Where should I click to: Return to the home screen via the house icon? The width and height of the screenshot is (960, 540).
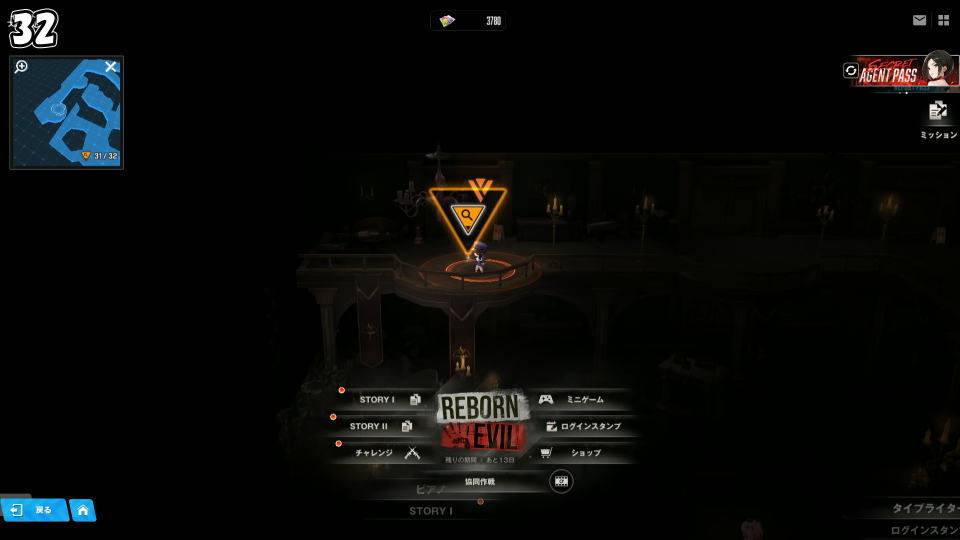(x=83, y=511)
